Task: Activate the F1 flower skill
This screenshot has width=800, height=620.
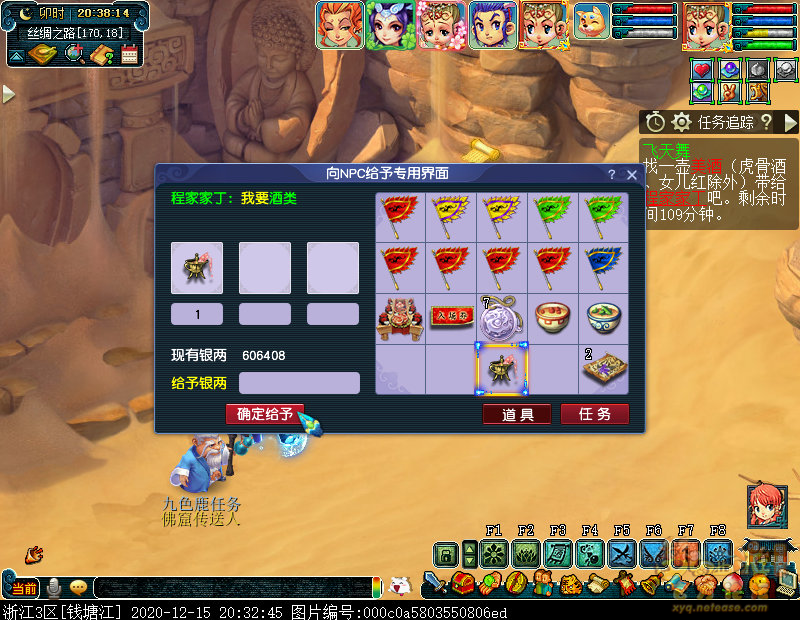Action: click(493, 553)
